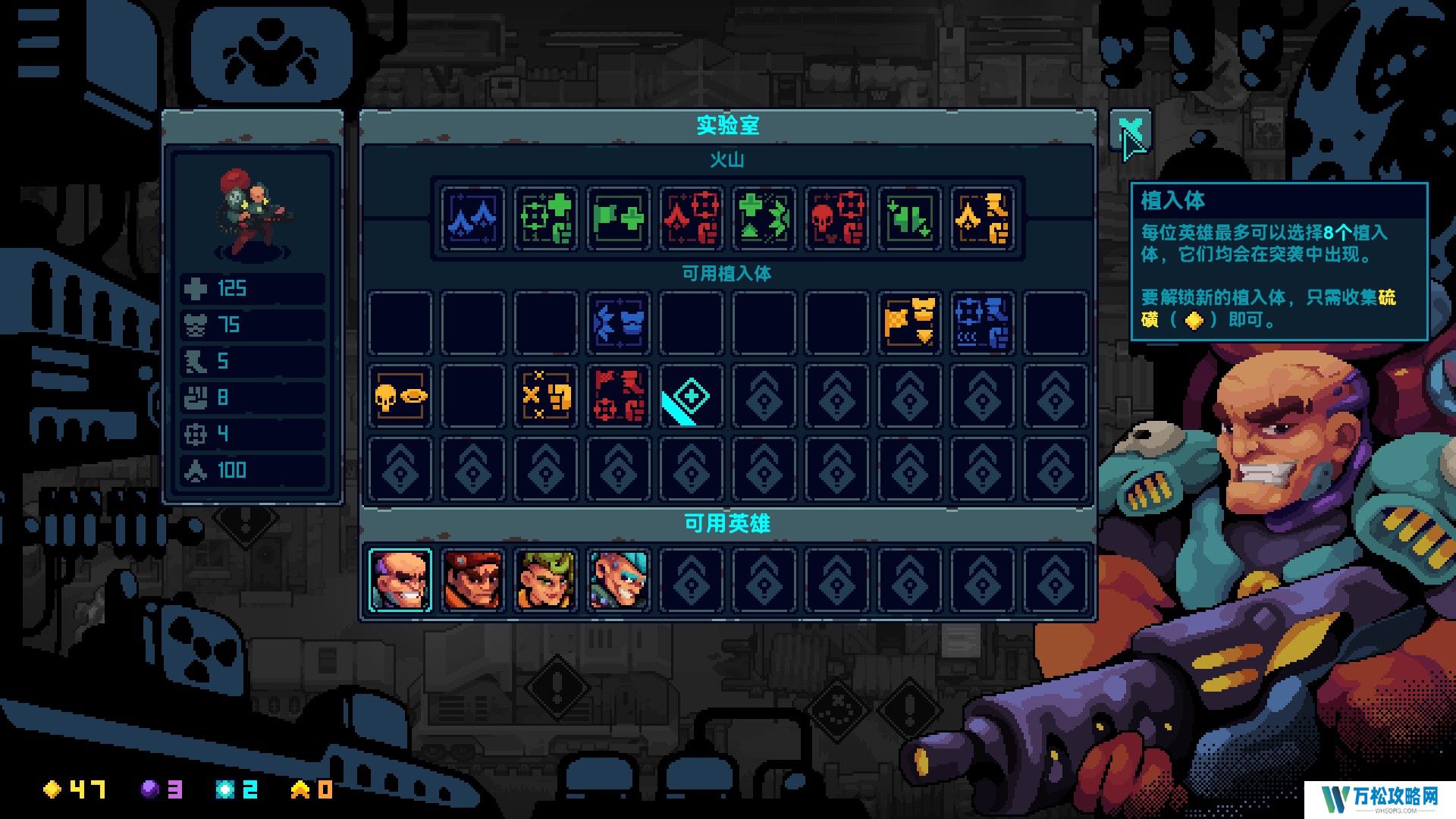
Task: Equip the orange flag and armor implant
Action: (x=910, y=323)
